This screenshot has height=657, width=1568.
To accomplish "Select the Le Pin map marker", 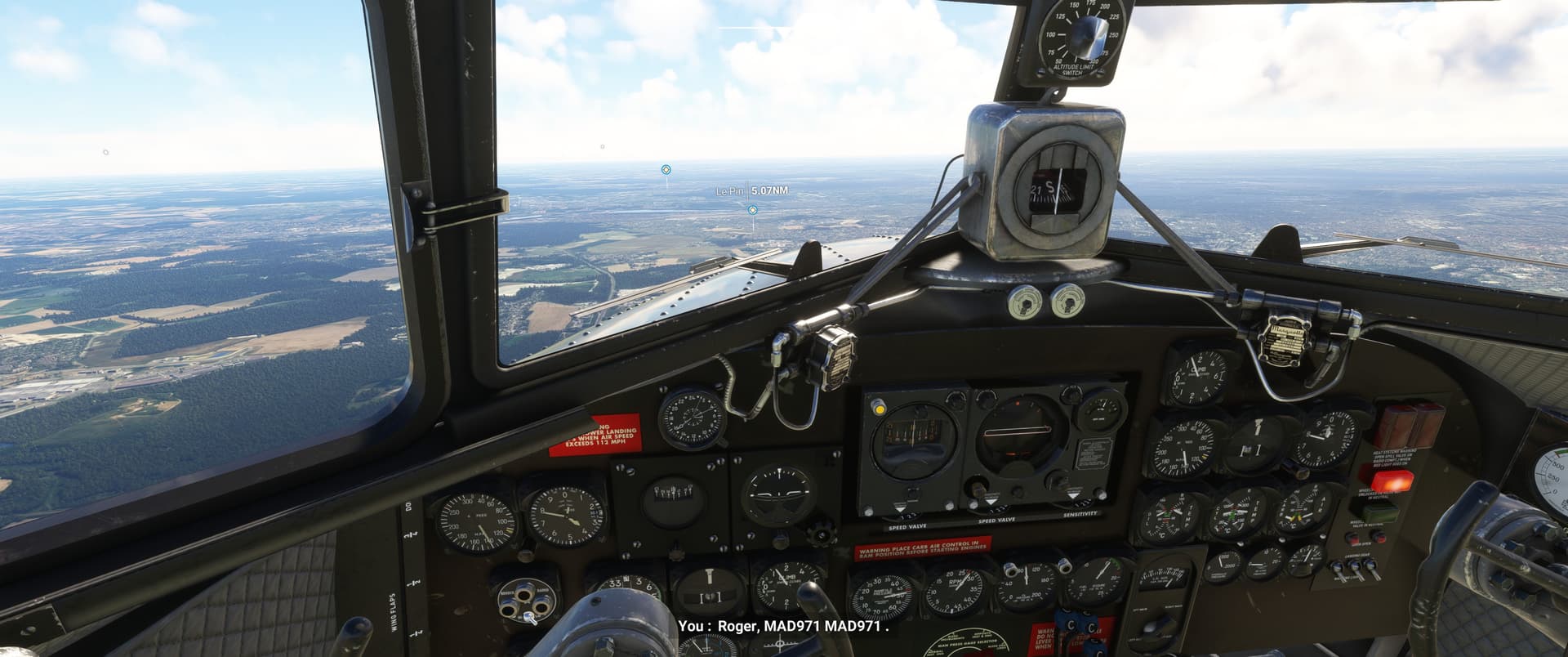I will click(752, 210).
